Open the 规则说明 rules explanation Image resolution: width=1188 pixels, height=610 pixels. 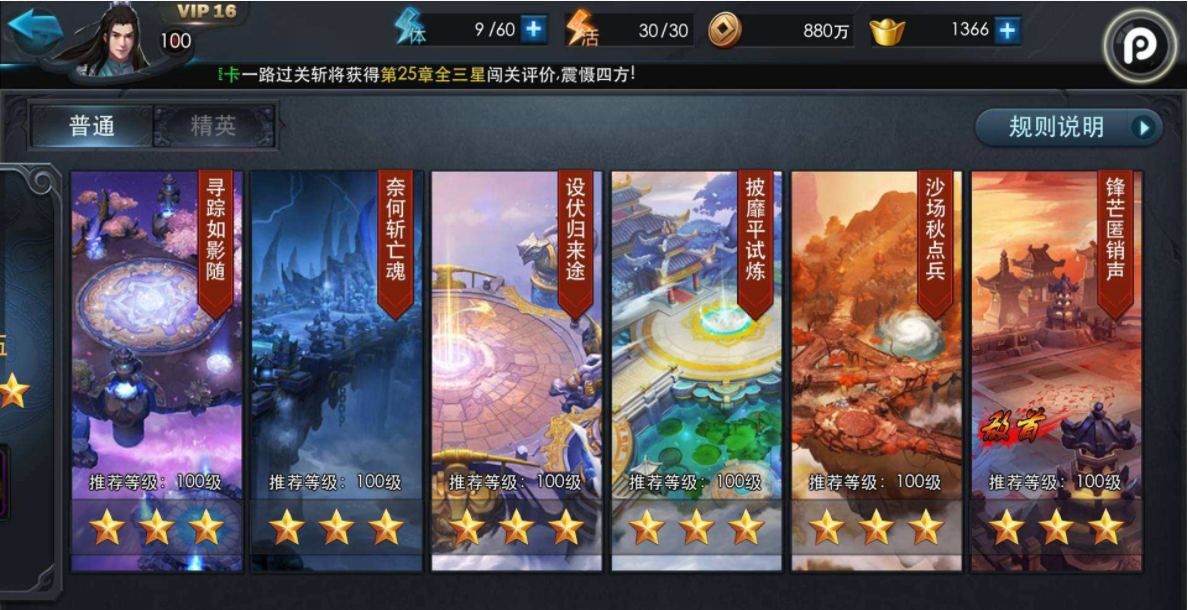tap(1068, 127)
